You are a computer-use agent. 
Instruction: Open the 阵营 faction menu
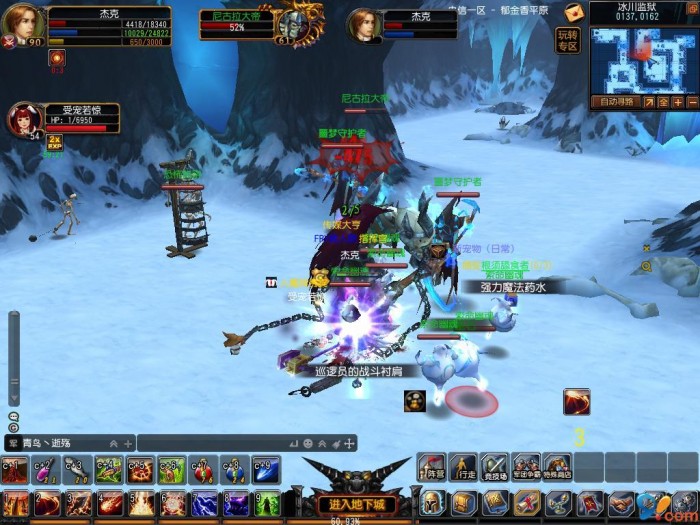tap(431, 467)
